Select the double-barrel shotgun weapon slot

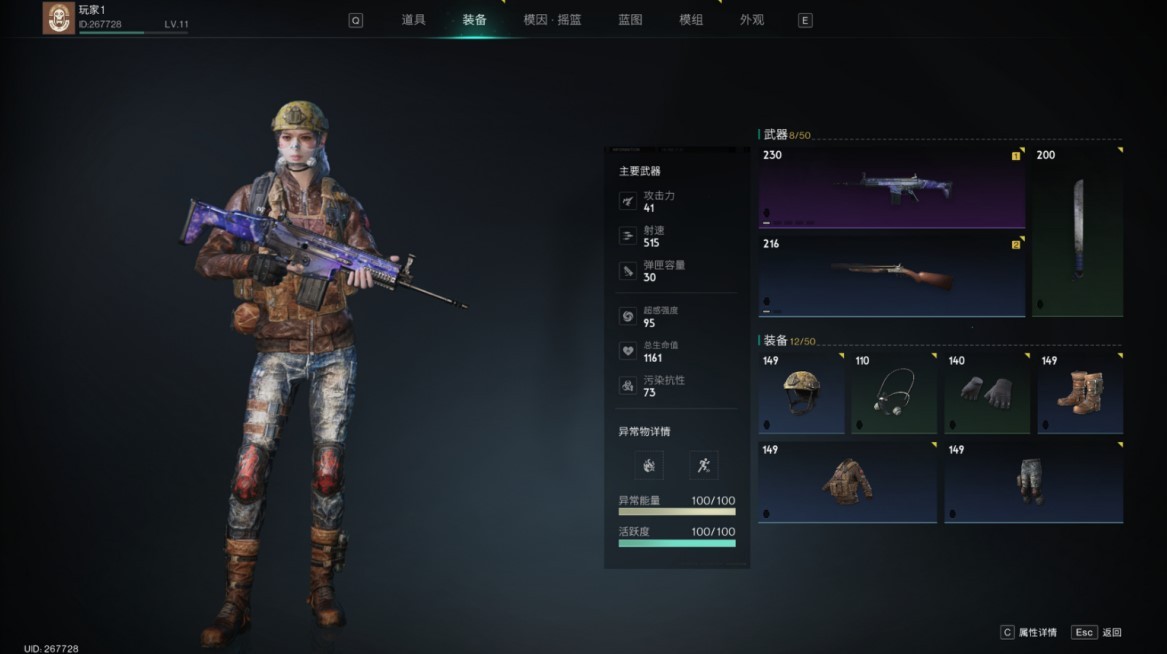click(x=892, y=275)
